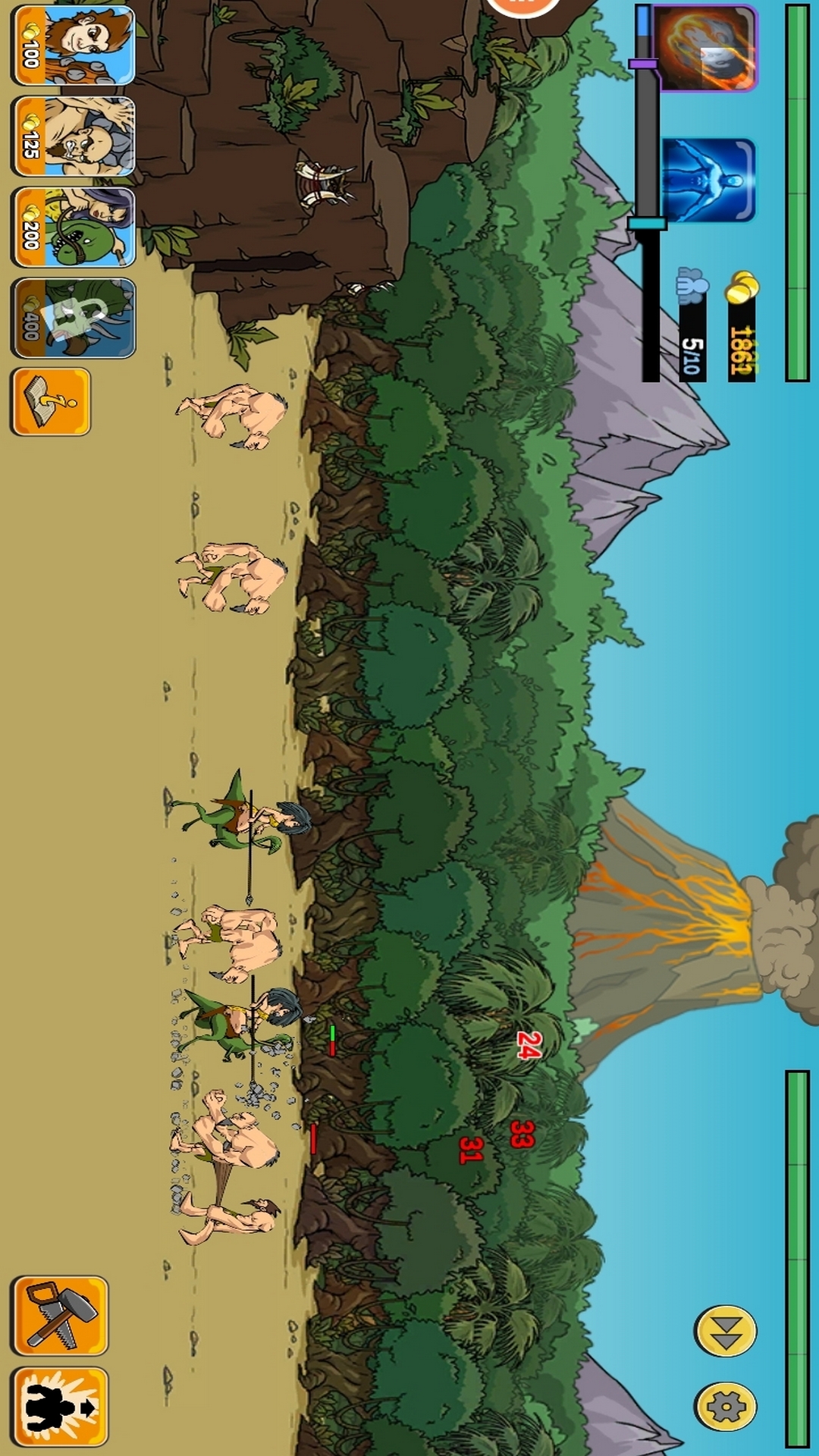Click the orange round button at screen edge
The image size is (819, 1456).
(523, 6)
